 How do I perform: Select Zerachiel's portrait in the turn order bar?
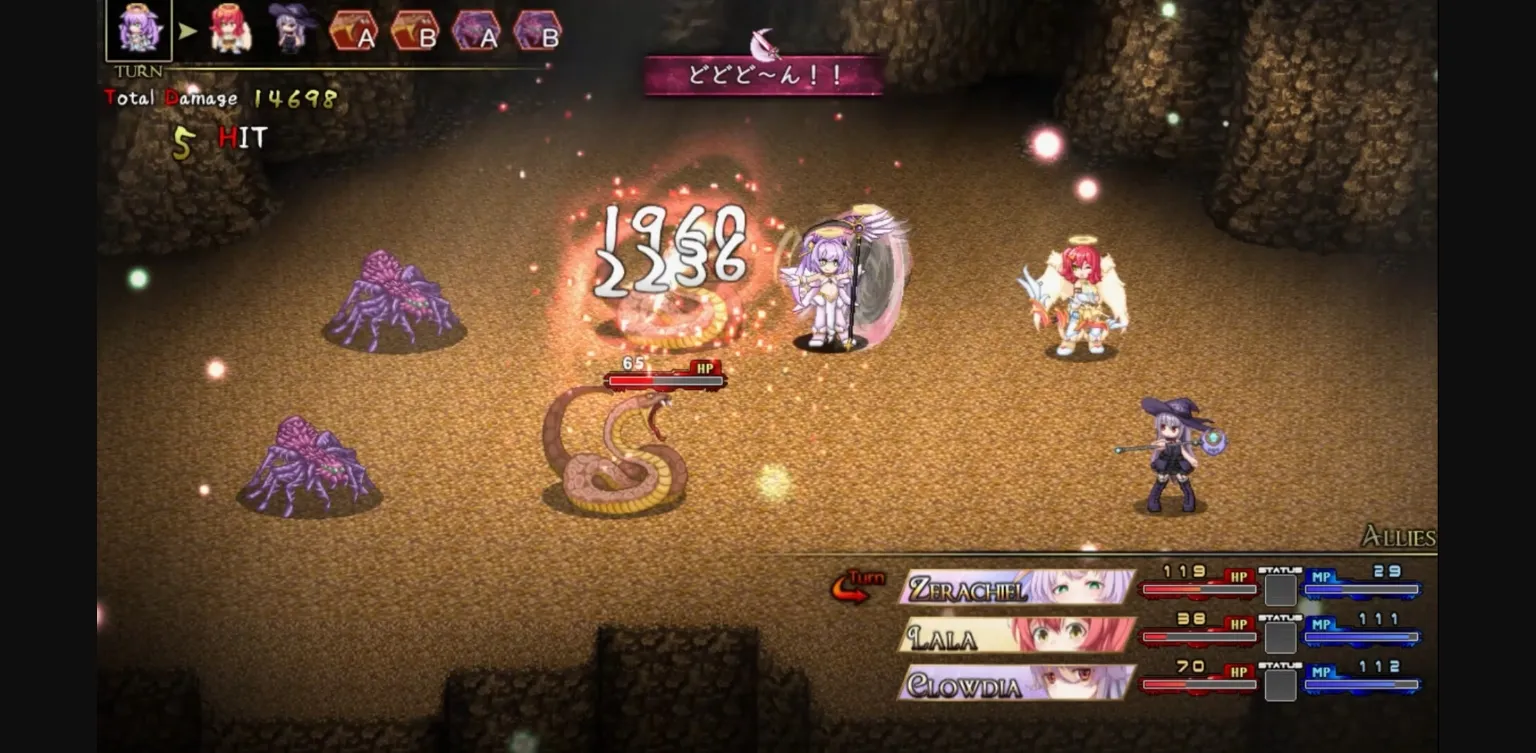click(137, 30)
